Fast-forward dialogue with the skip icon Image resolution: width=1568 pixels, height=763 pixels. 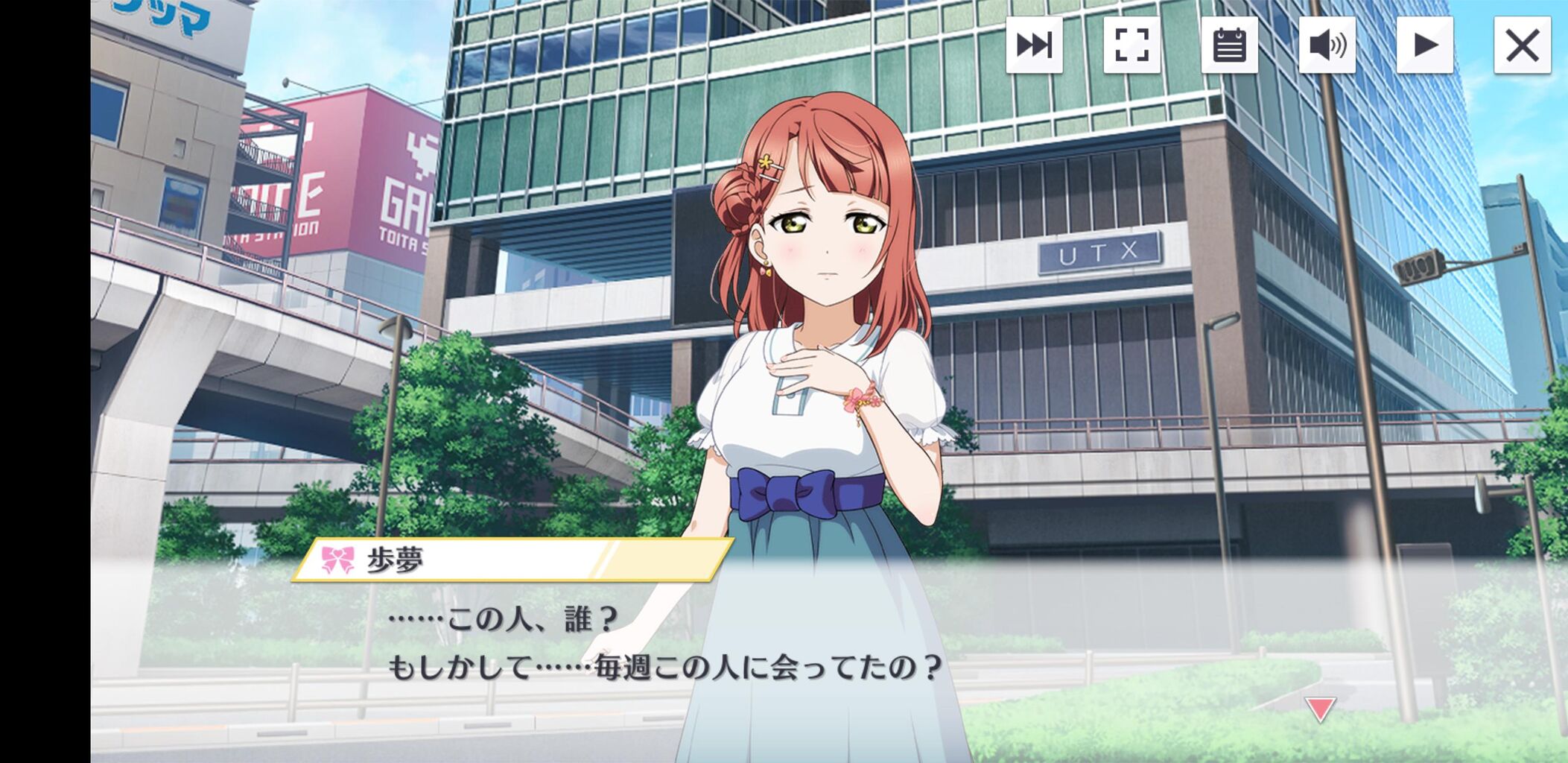tap(1033, 46)
